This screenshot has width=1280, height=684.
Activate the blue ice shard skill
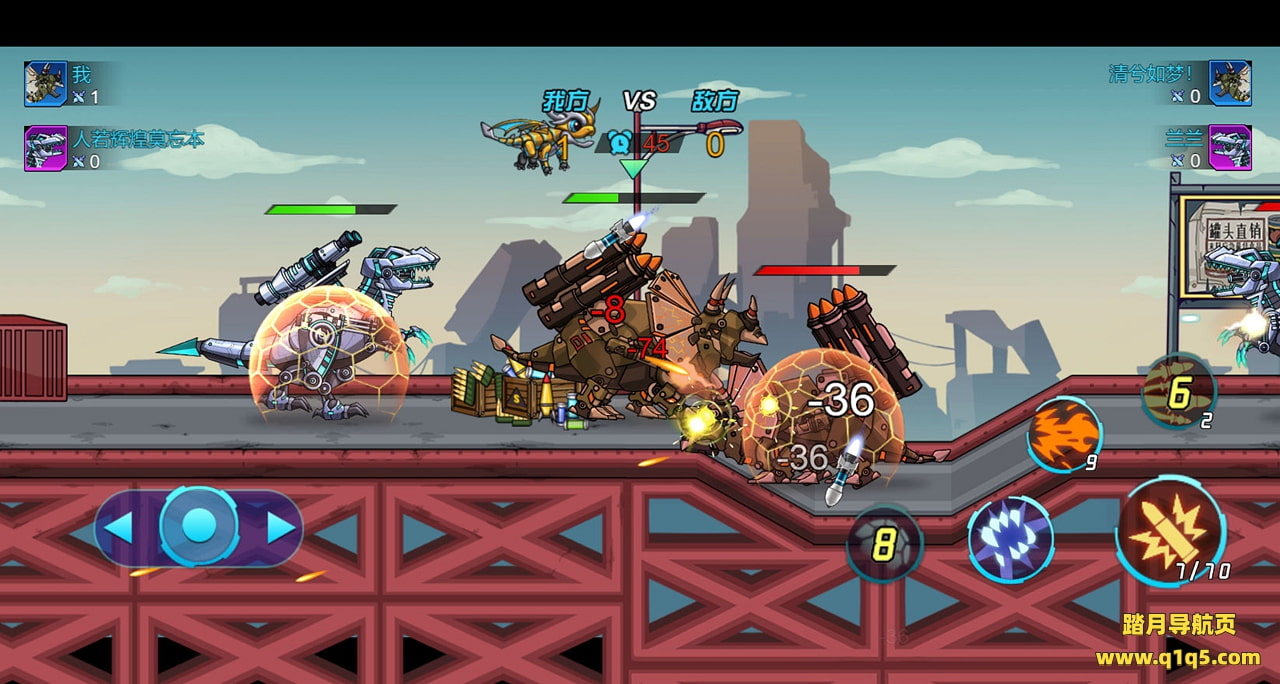click(x=1010, y=538)
